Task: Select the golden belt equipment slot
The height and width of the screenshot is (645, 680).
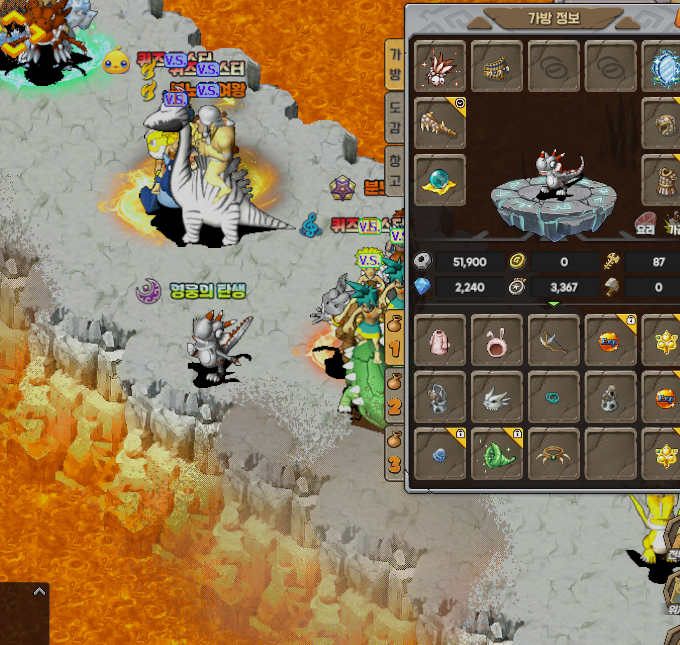Action: (x=497, y=67)
